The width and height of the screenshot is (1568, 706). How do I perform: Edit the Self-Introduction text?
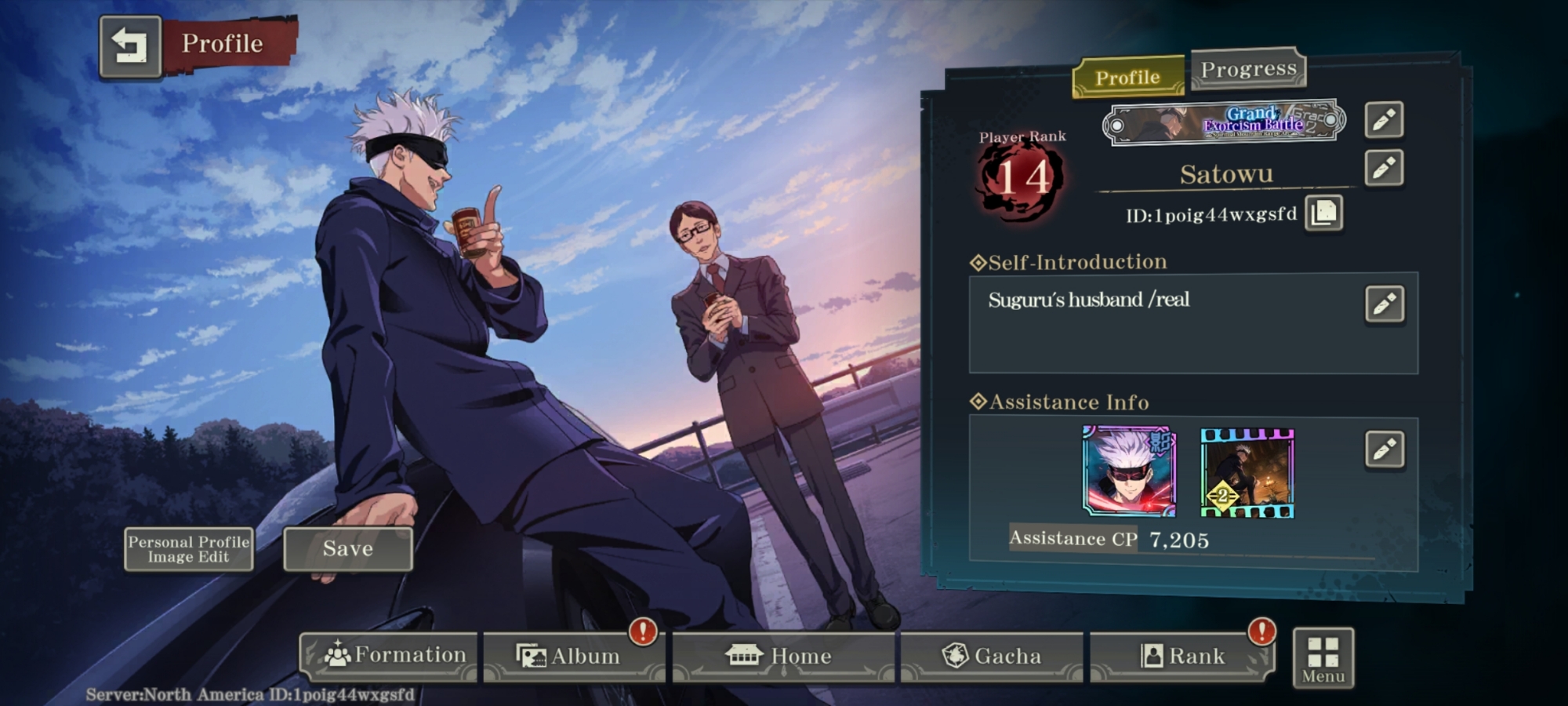tap(1384, 304)
